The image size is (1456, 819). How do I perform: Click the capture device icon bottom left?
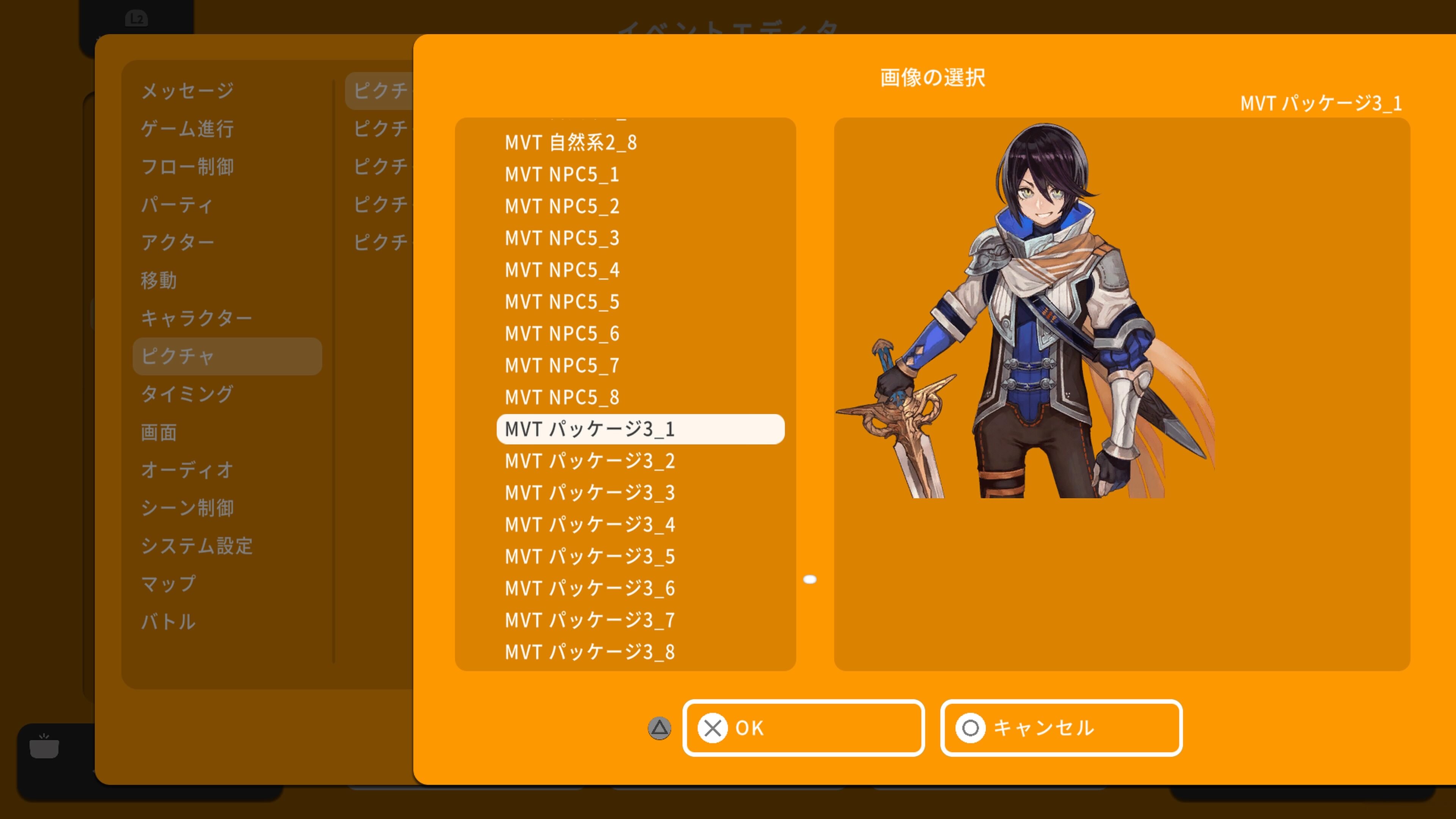[44, 748]
